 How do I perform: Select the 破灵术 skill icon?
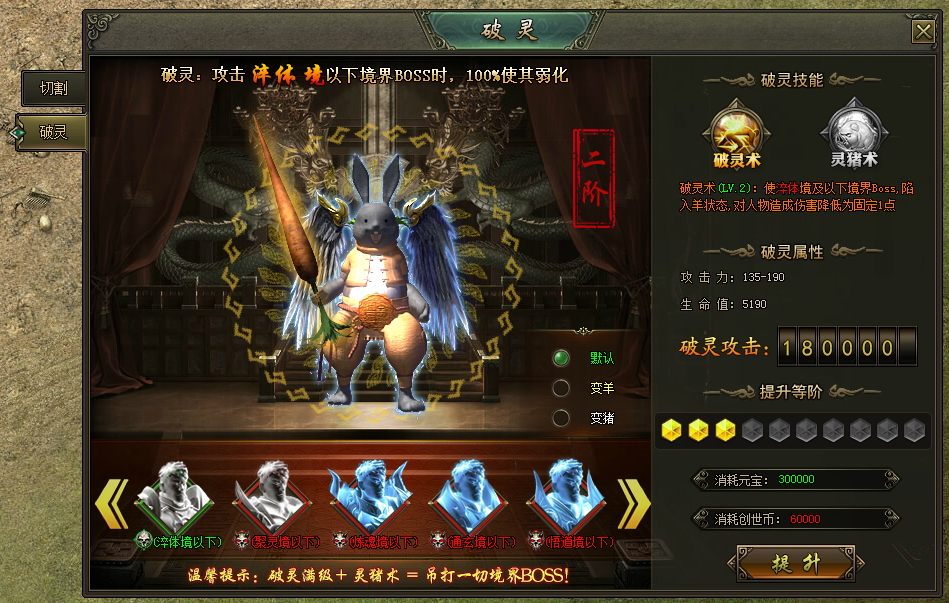coord(738,129)
